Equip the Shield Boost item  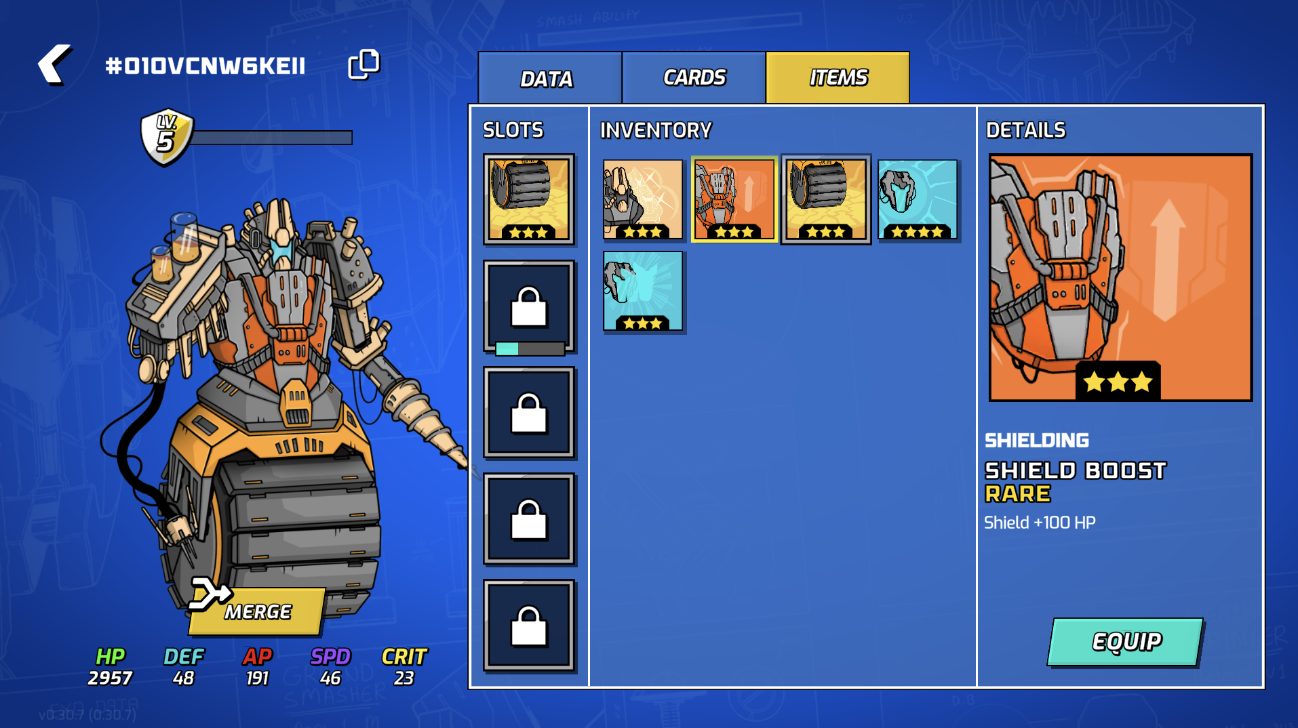[x=1125, y=642]
